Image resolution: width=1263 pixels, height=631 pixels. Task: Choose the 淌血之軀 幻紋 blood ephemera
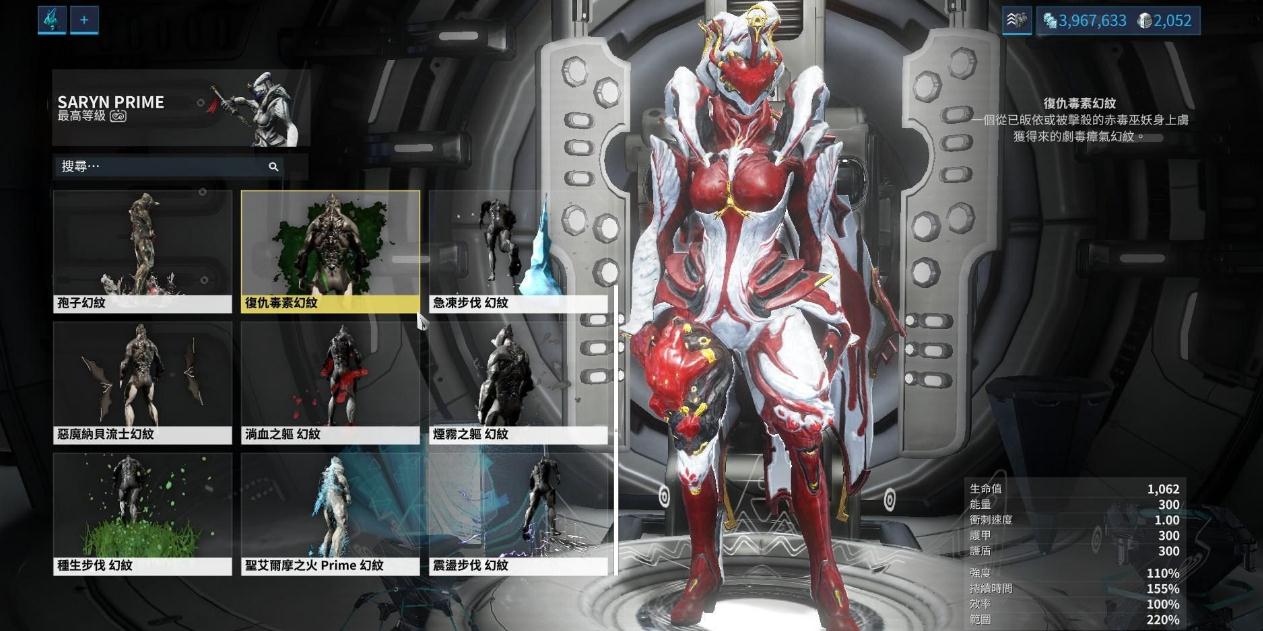(330, 382)
